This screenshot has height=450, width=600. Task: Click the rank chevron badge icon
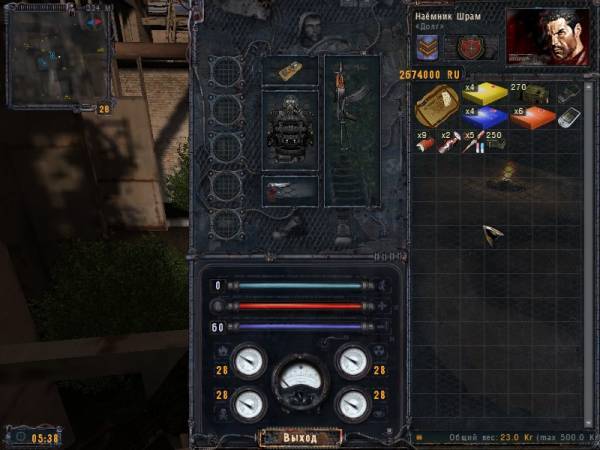click(x=427, y=47)
